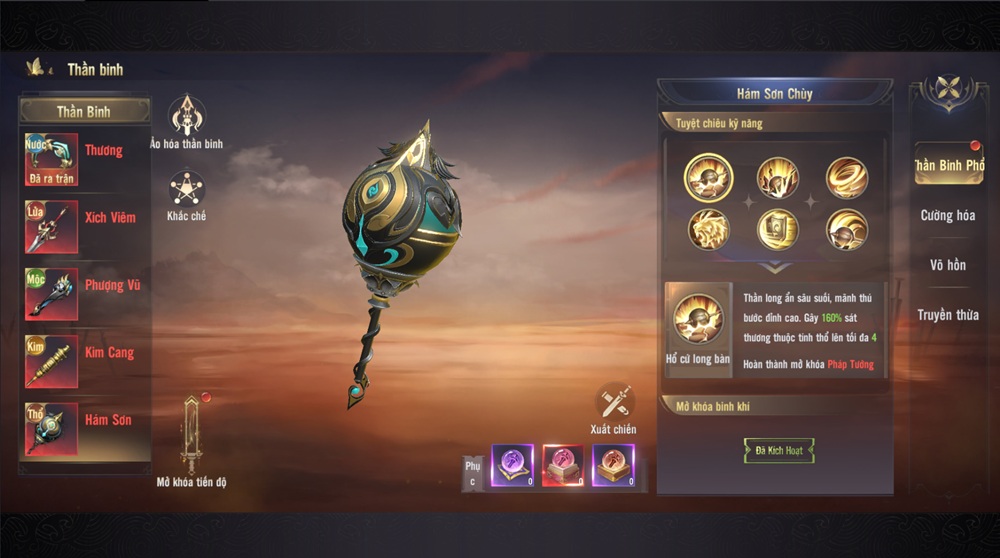Switch to the Thần Binh Phổ tab
The height and width of the screenshot is (558, 1000).
[948, 165]
